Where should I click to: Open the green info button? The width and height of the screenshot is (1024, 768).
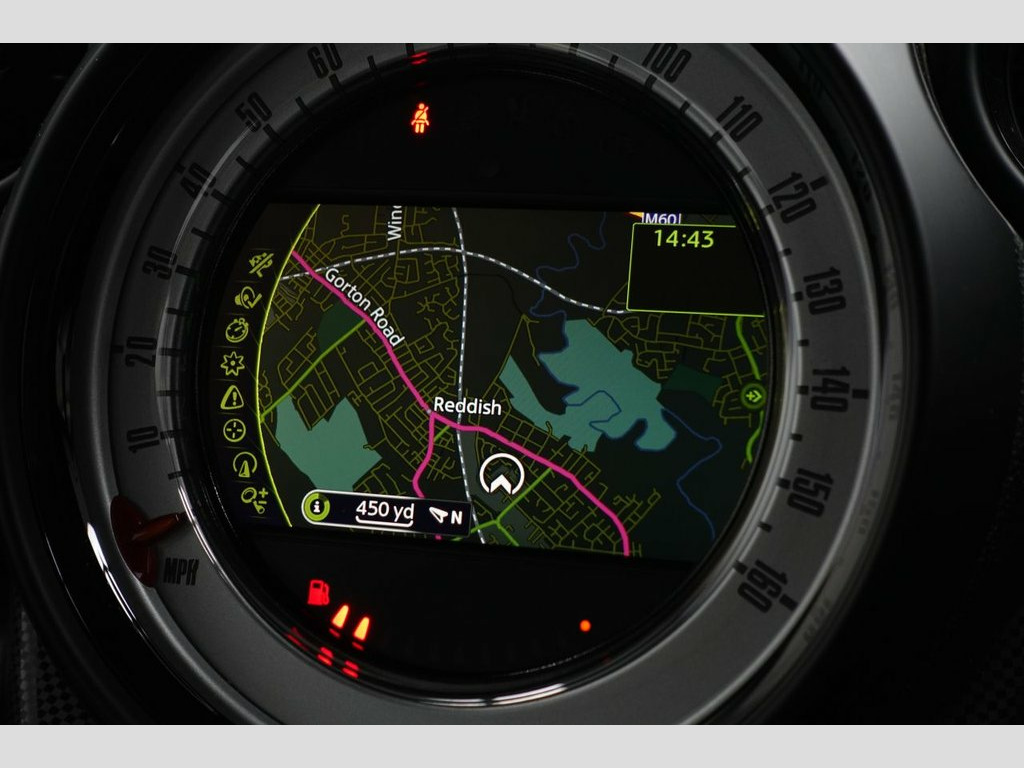(x=317, y=508)
